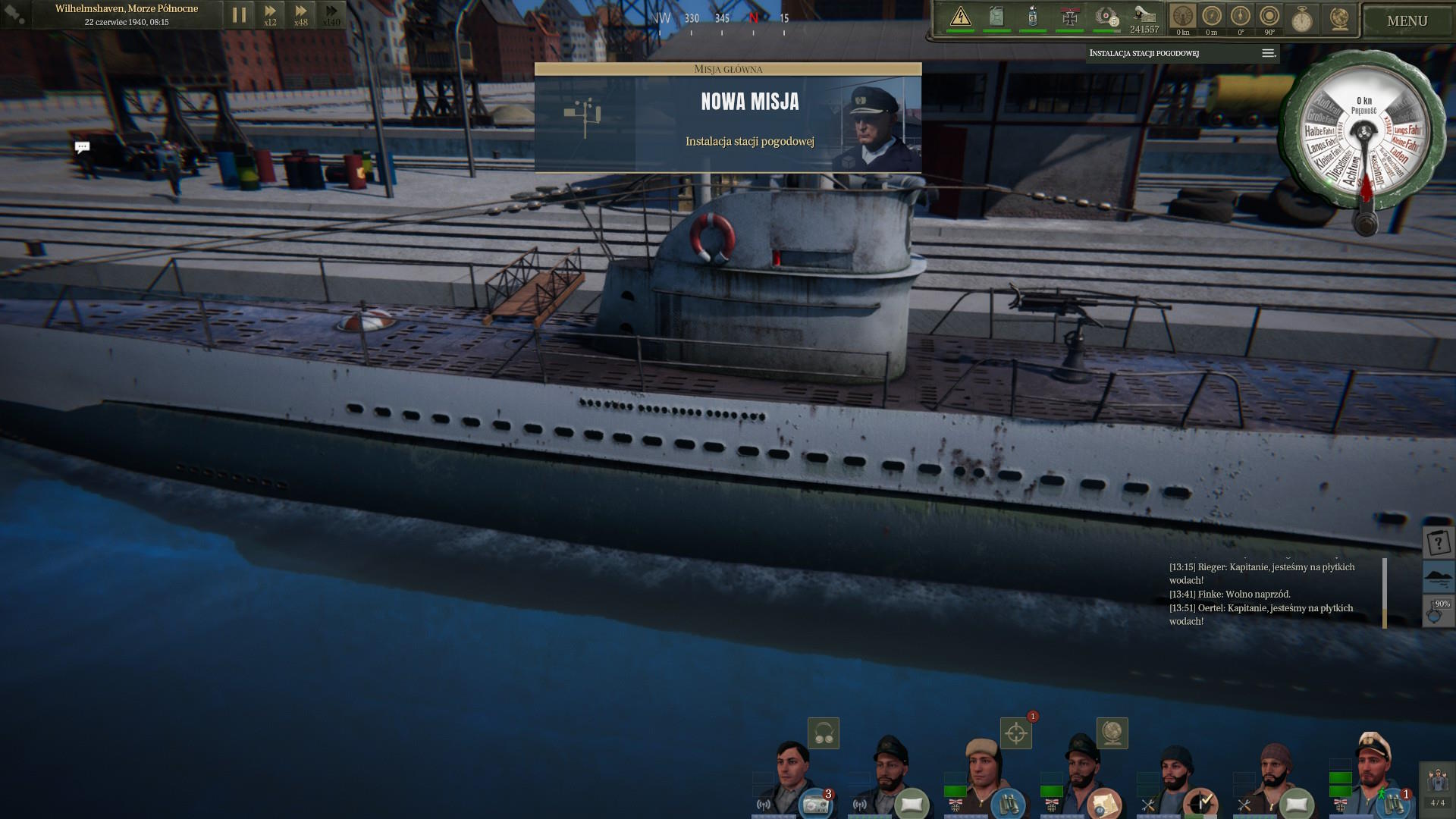This screenshot has height=819, width=1456.
Task: Expand the weather station objective list
Action: pos(1268,53)
